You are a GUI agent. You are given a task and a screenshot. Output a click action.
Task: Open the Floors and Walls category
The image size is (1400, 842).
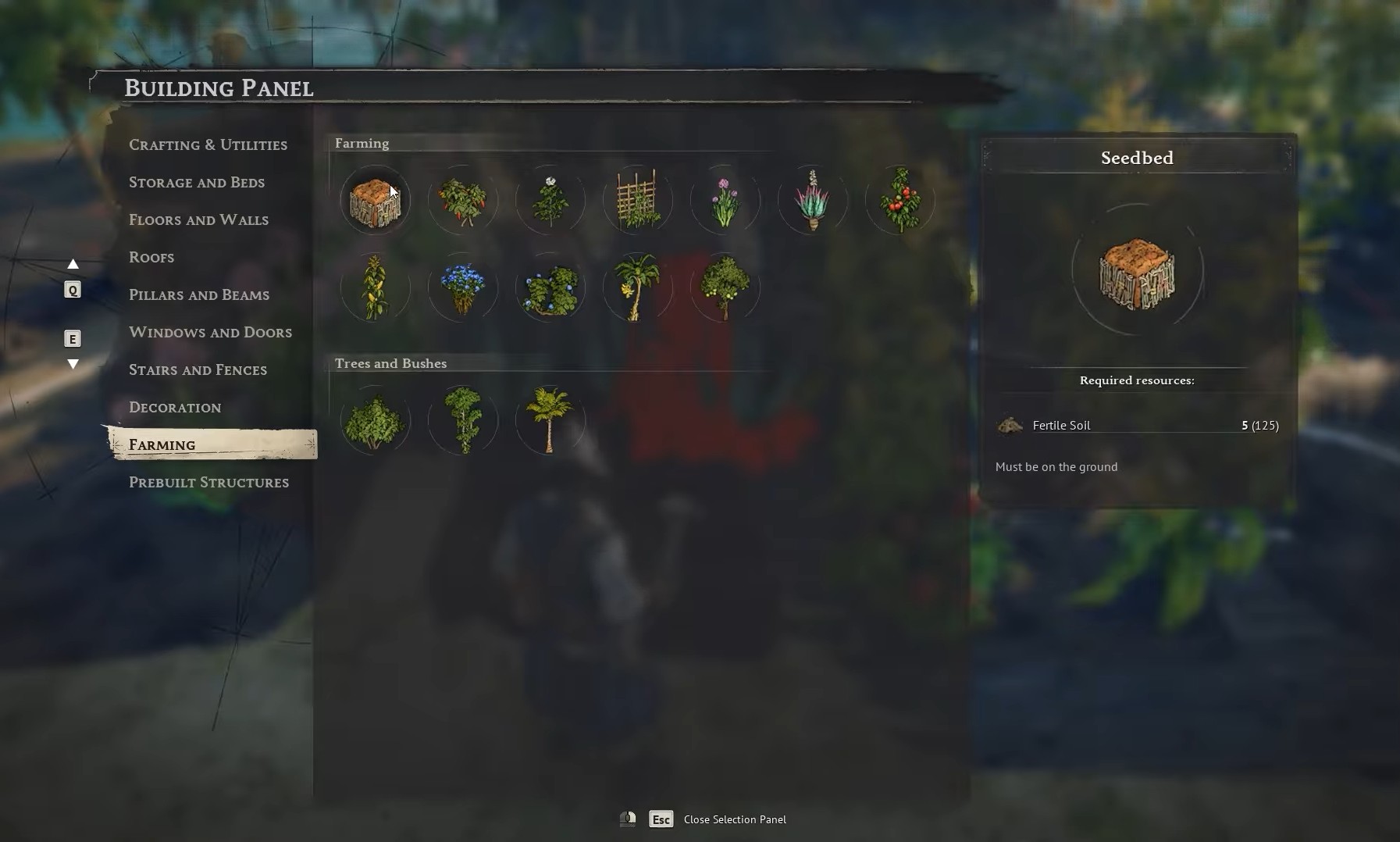[198, 219]
